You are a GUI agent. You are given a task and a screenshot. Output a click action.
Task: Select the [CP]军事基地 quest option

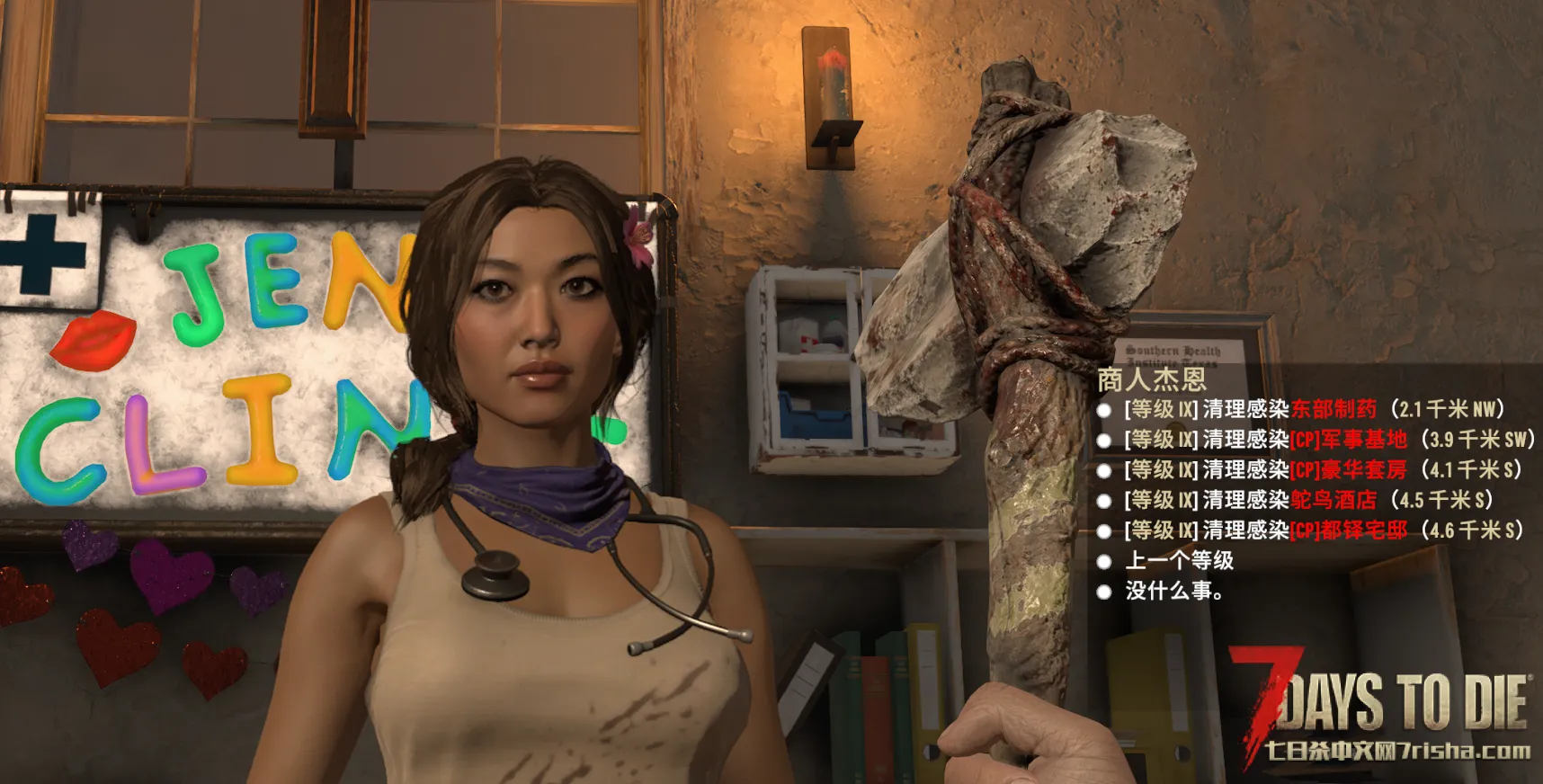pos(1327,440)
